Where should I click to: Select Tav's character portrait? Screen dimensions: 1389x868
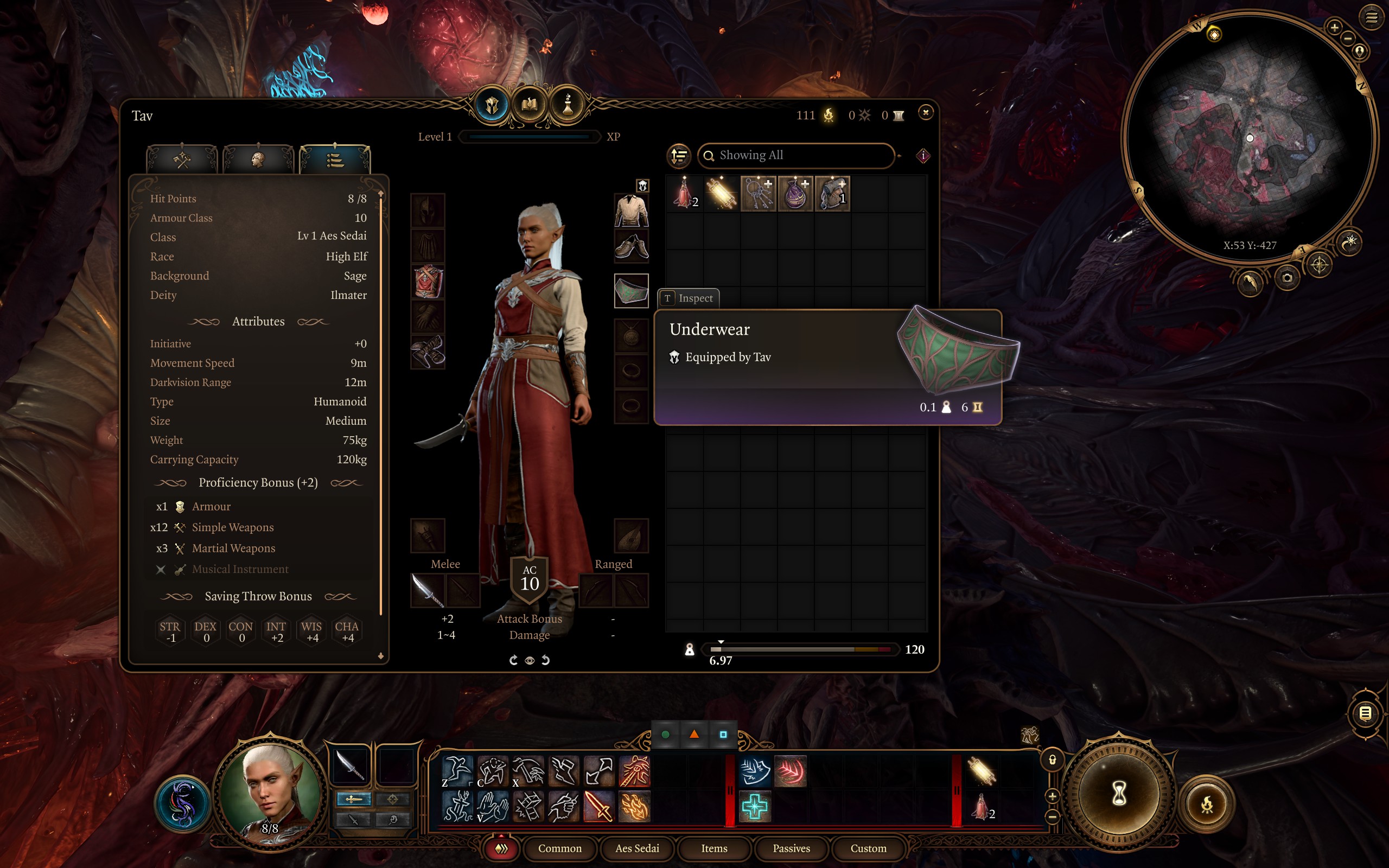270,792
